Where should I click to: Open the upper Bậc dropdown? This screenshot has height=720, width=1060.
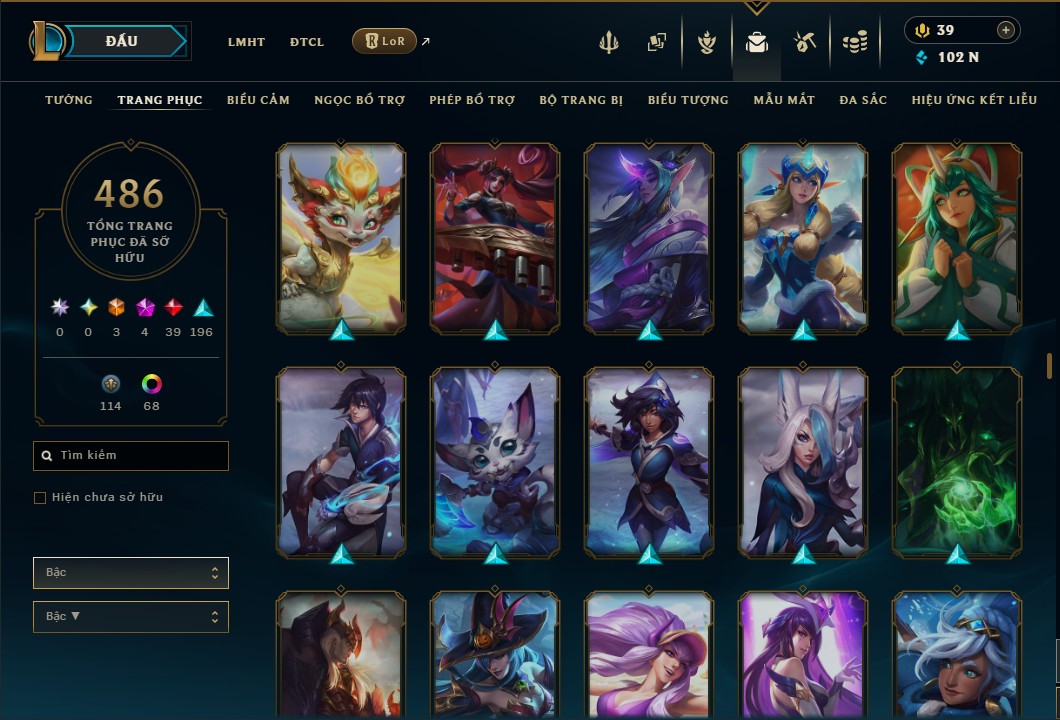pyautogui.click(x=131, y=573)
